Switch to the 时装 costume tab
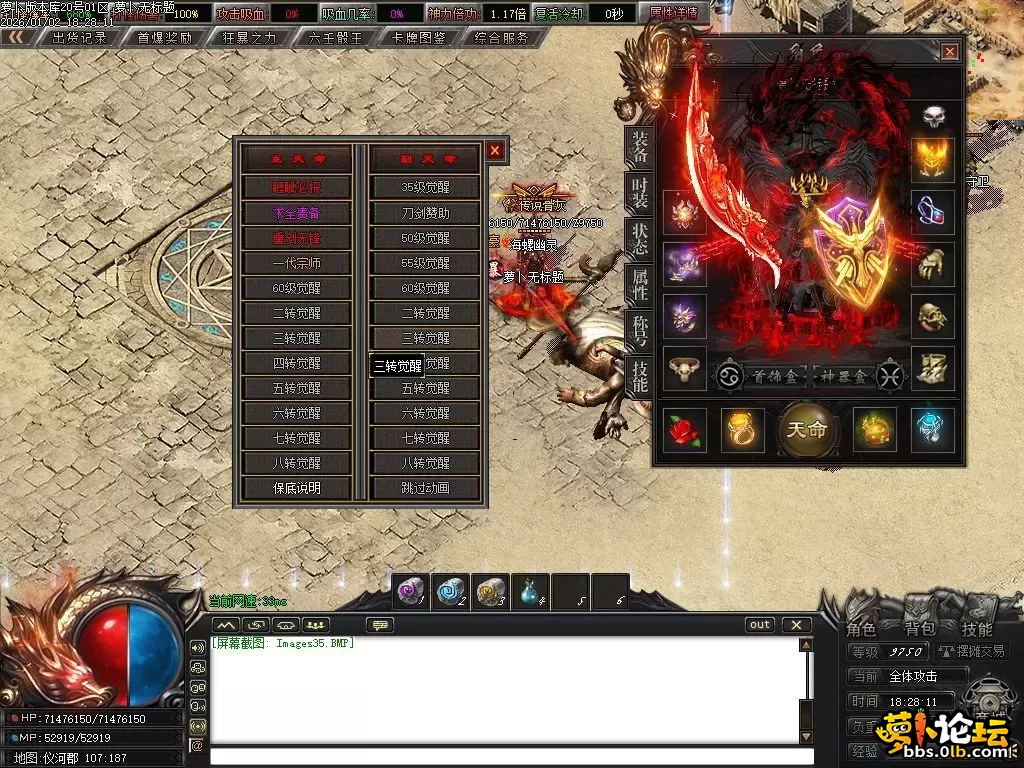The width and height of the screenshot is (1024, 768). [x=639, y=193]
